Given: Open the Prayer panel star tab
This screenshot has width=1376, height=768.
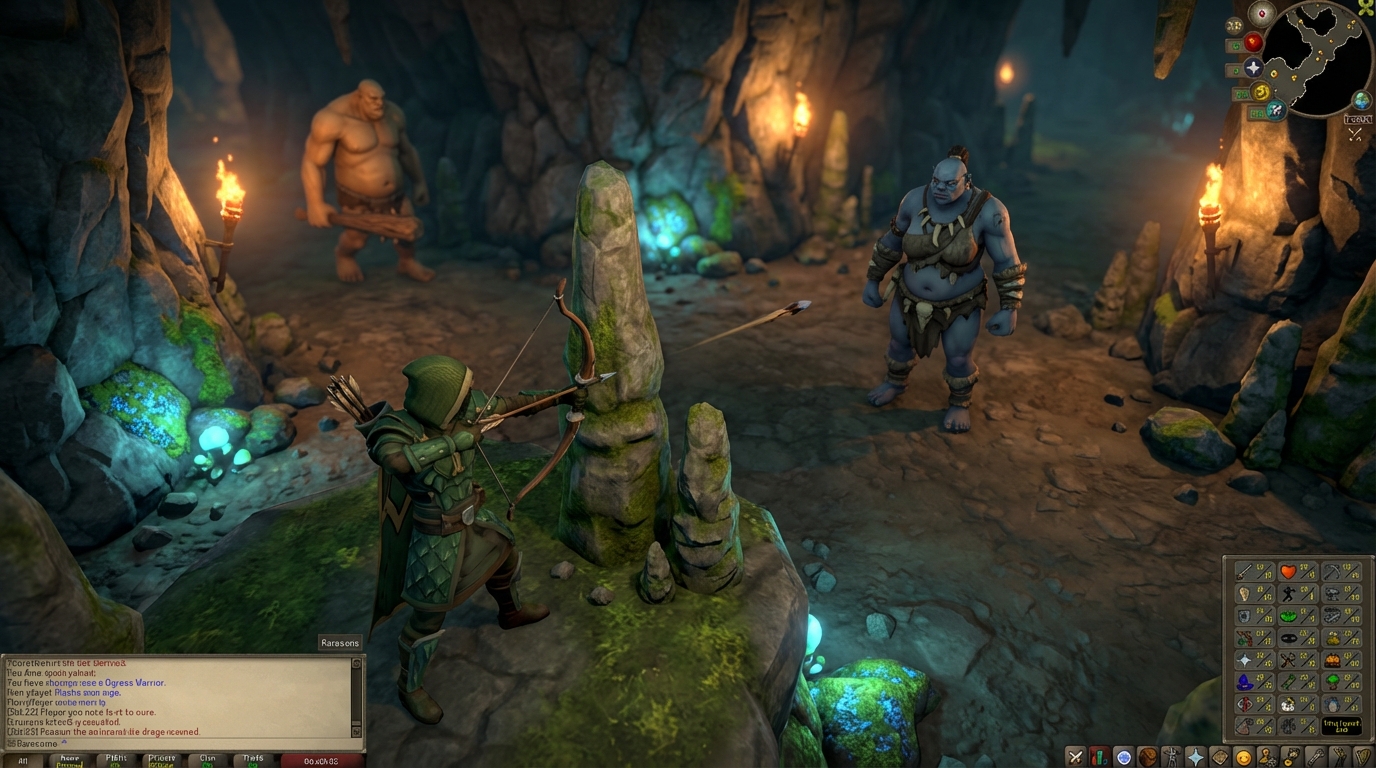Looking at the screenshot, I should pyautogui.click(x=1196, y=756).
